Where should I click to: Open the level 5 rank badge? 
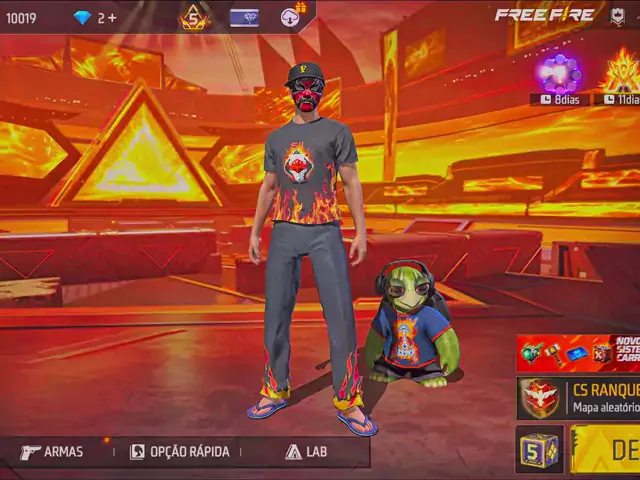tap(194, 17)
